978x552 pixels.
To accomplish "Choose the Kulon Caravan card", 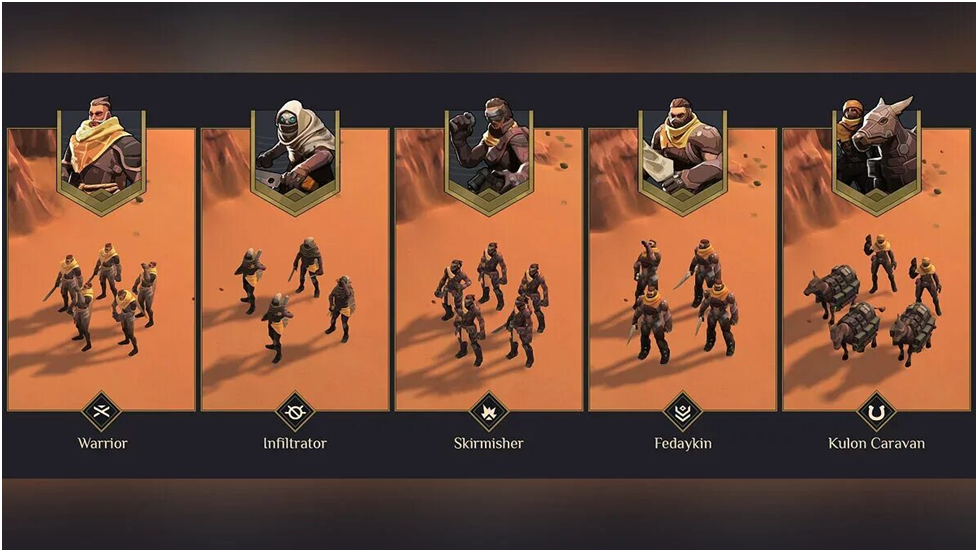I will click(877, 290).
